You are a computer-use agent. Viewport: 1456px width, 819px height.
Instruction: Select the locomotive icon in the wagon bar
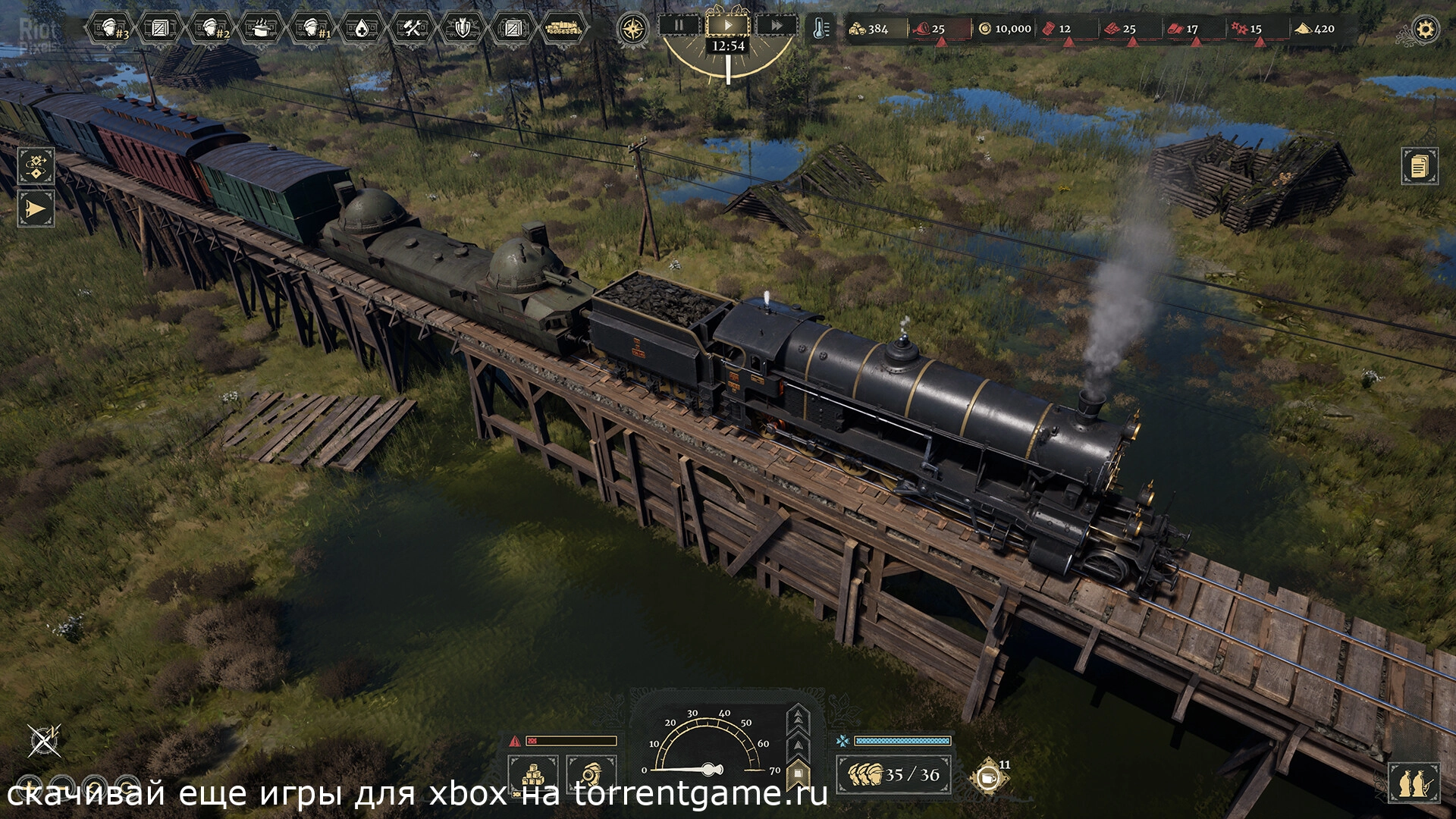click(x=563, y=29)
